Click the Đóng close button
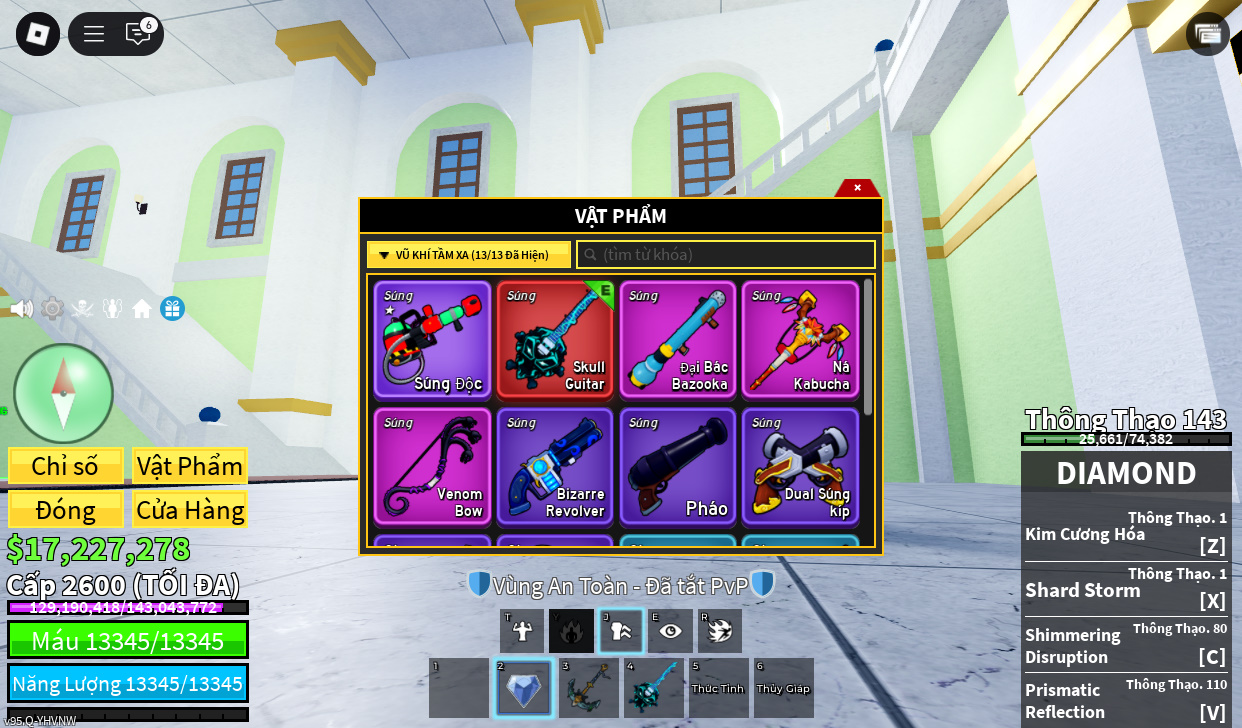This screenshot has height=728, width=1242. pos(66,510)
